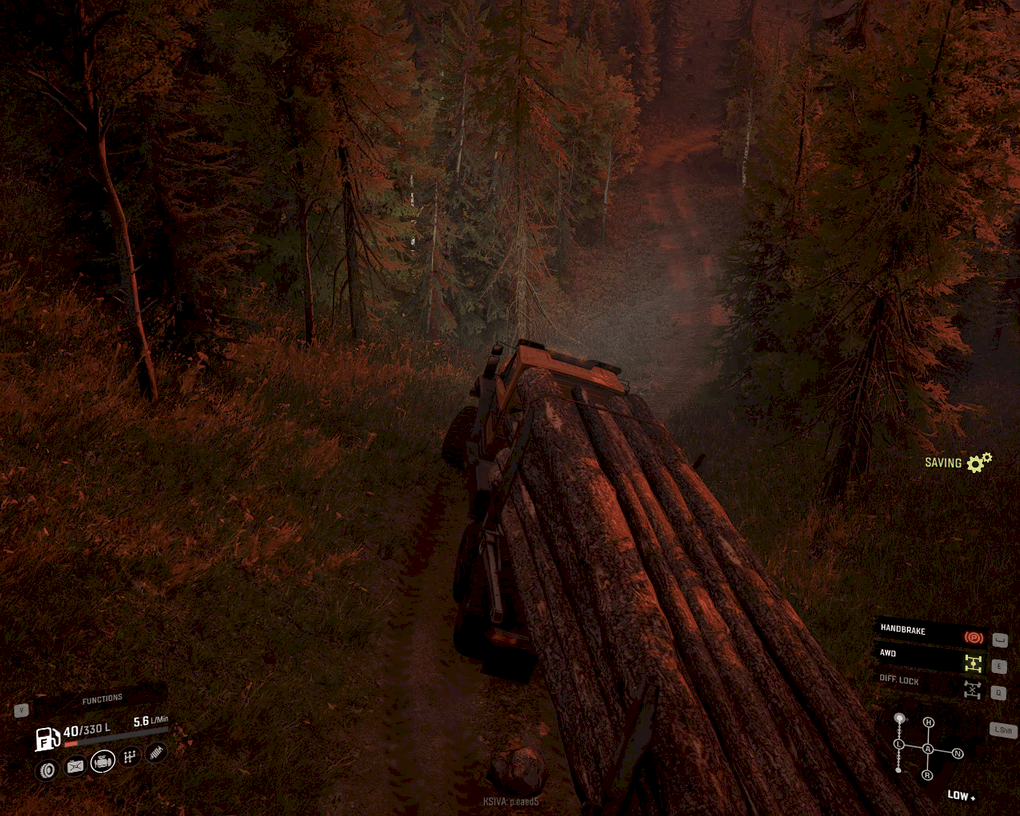The height and width of the screenshot is (816, 1020).
Task: Open the Functions panel header
Action: pos(102,698)
